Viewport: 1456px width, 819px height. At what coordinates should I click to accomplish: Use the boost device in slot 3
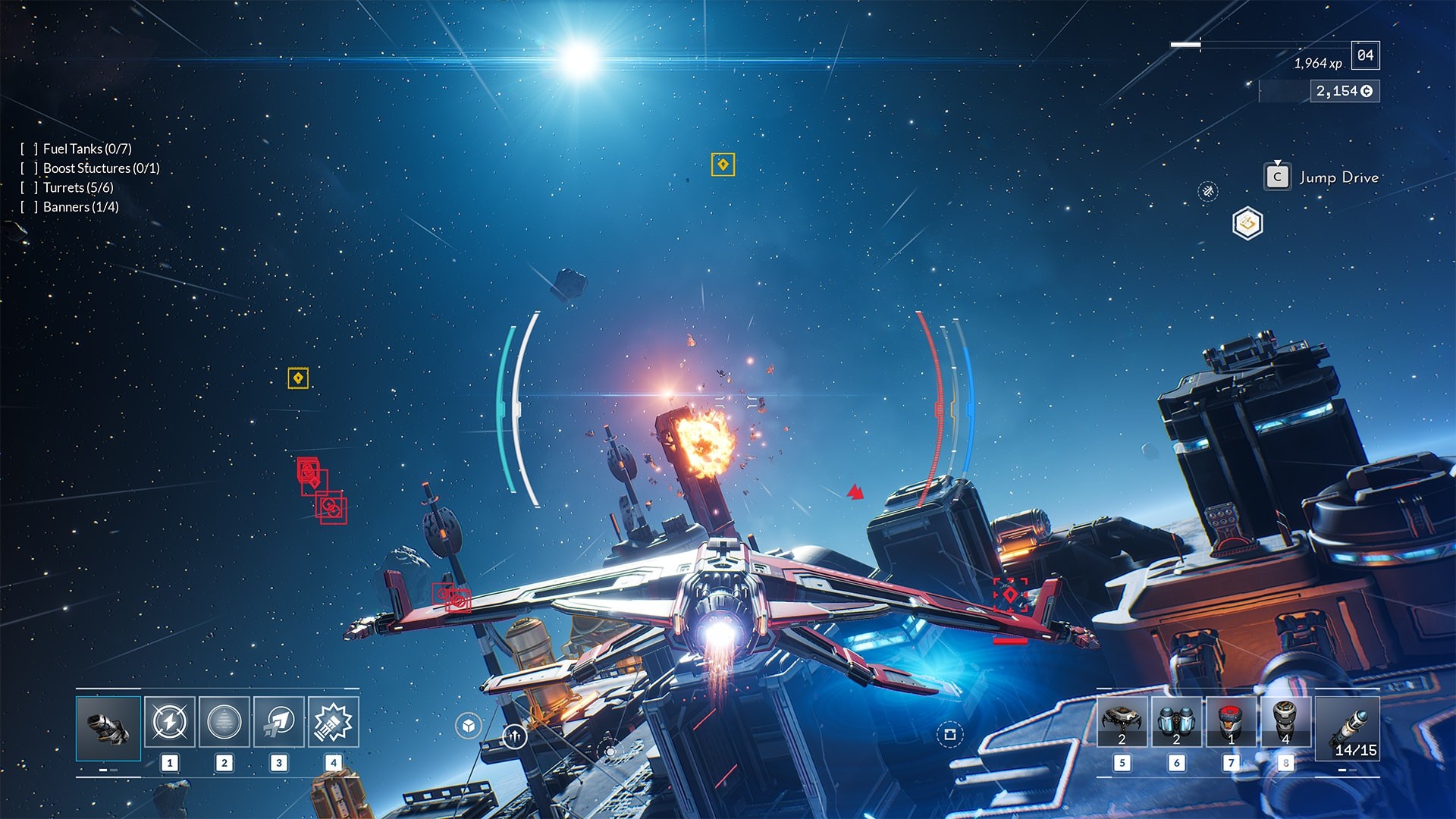point(278,723)
